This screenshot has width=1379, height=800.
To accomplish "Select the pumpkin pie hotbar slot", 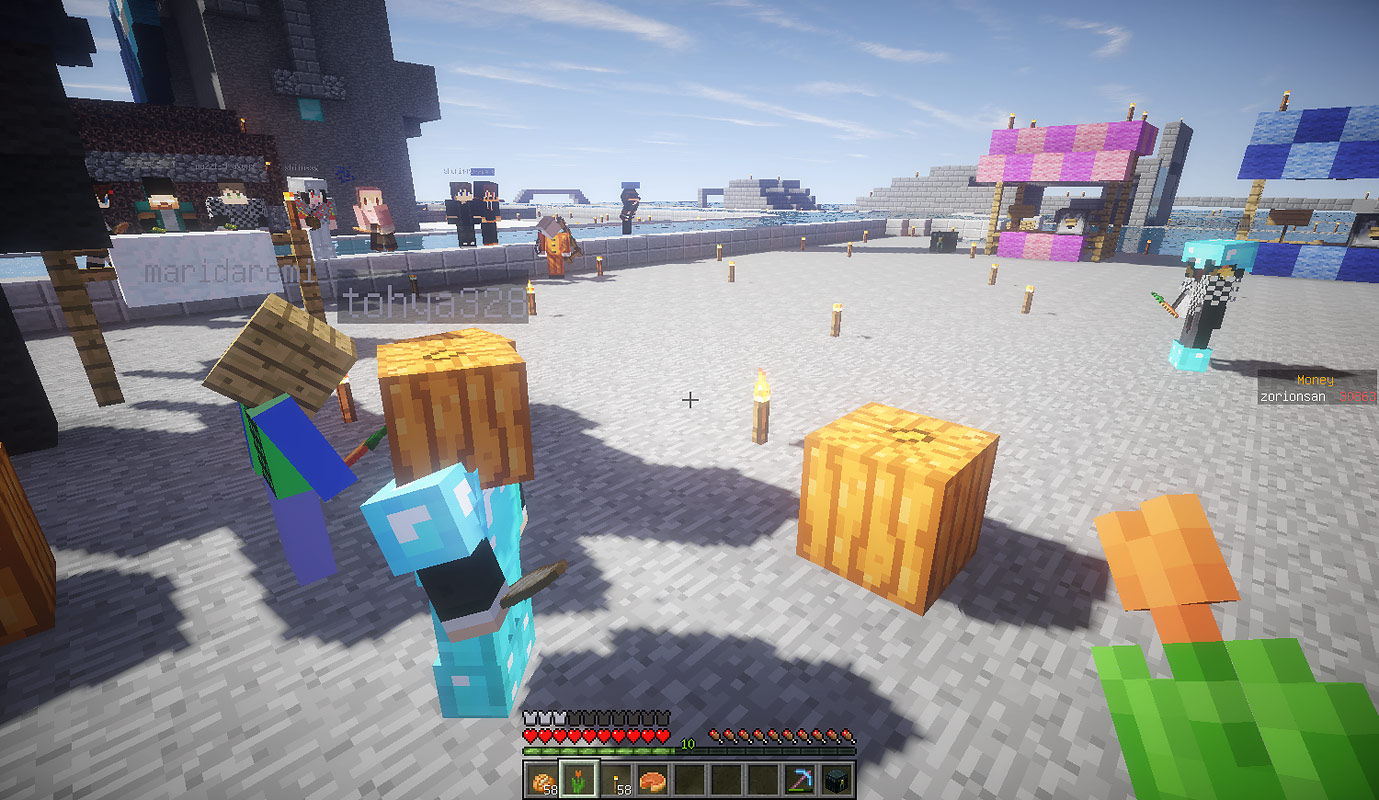I will coord(654,780).
